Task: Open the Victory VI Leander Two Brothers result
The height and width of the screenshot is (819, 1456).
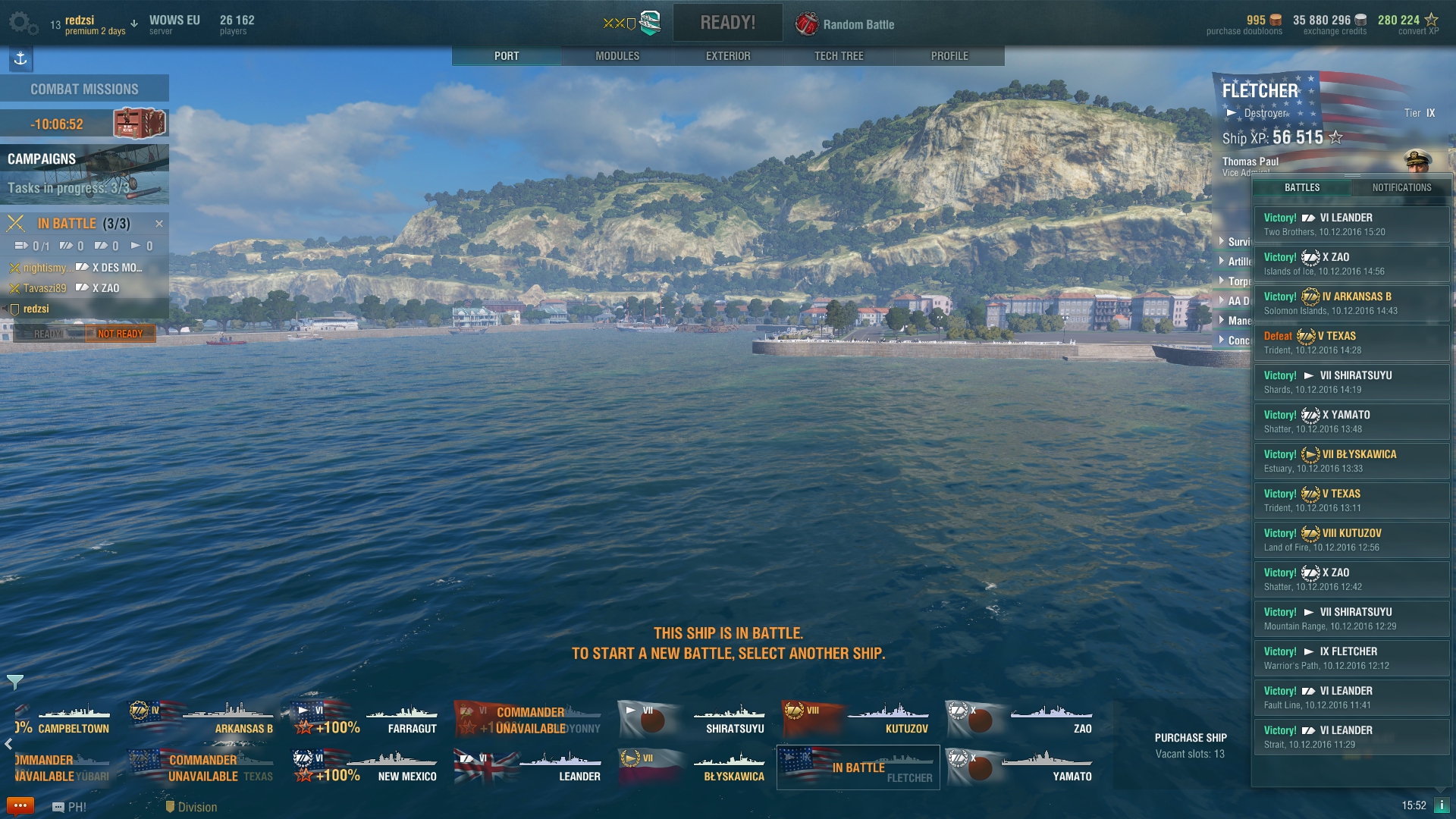Action: [1351, 224]
